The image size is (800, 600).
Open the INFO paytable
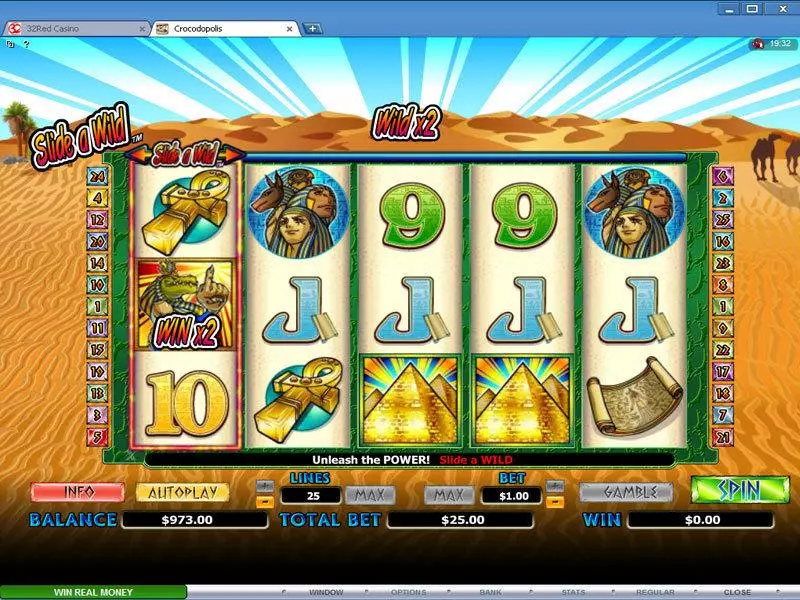(x=77, y=493)
